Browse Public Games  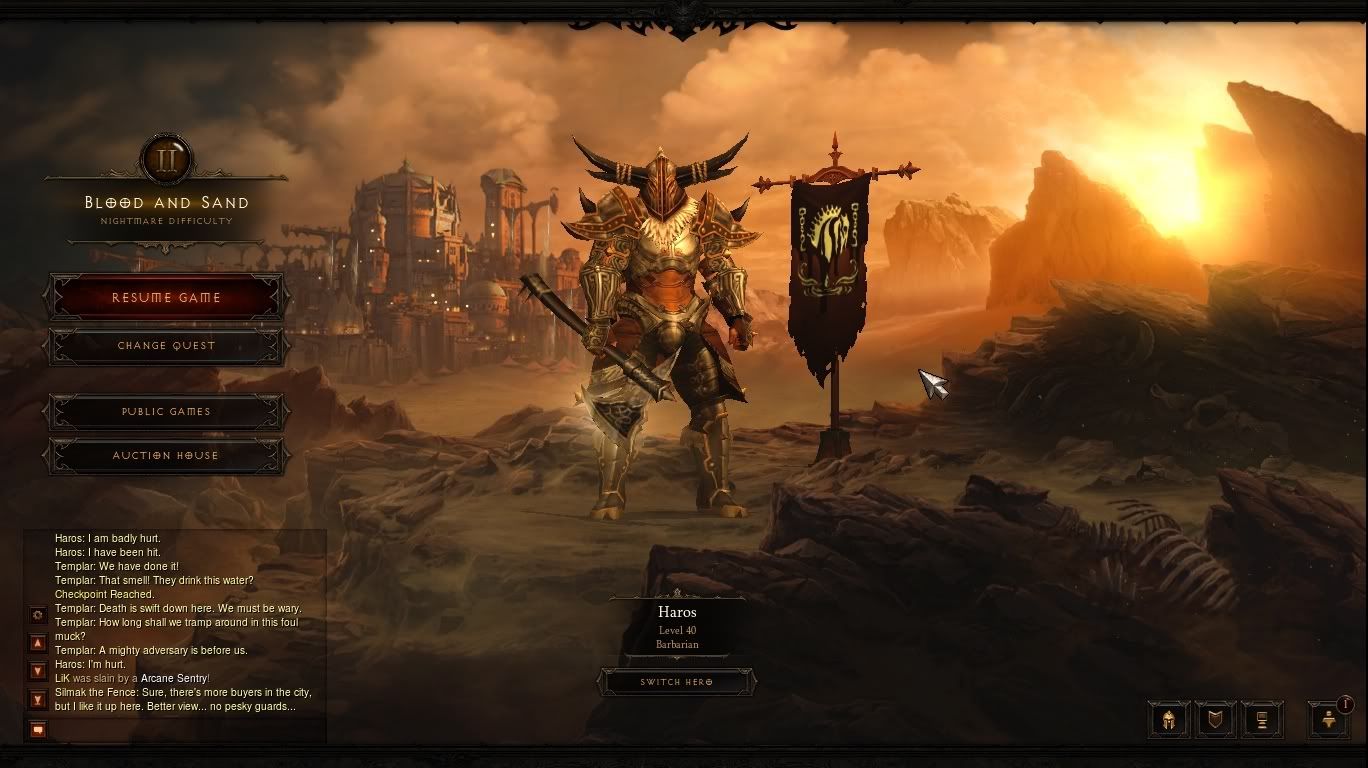click(166, 412)
